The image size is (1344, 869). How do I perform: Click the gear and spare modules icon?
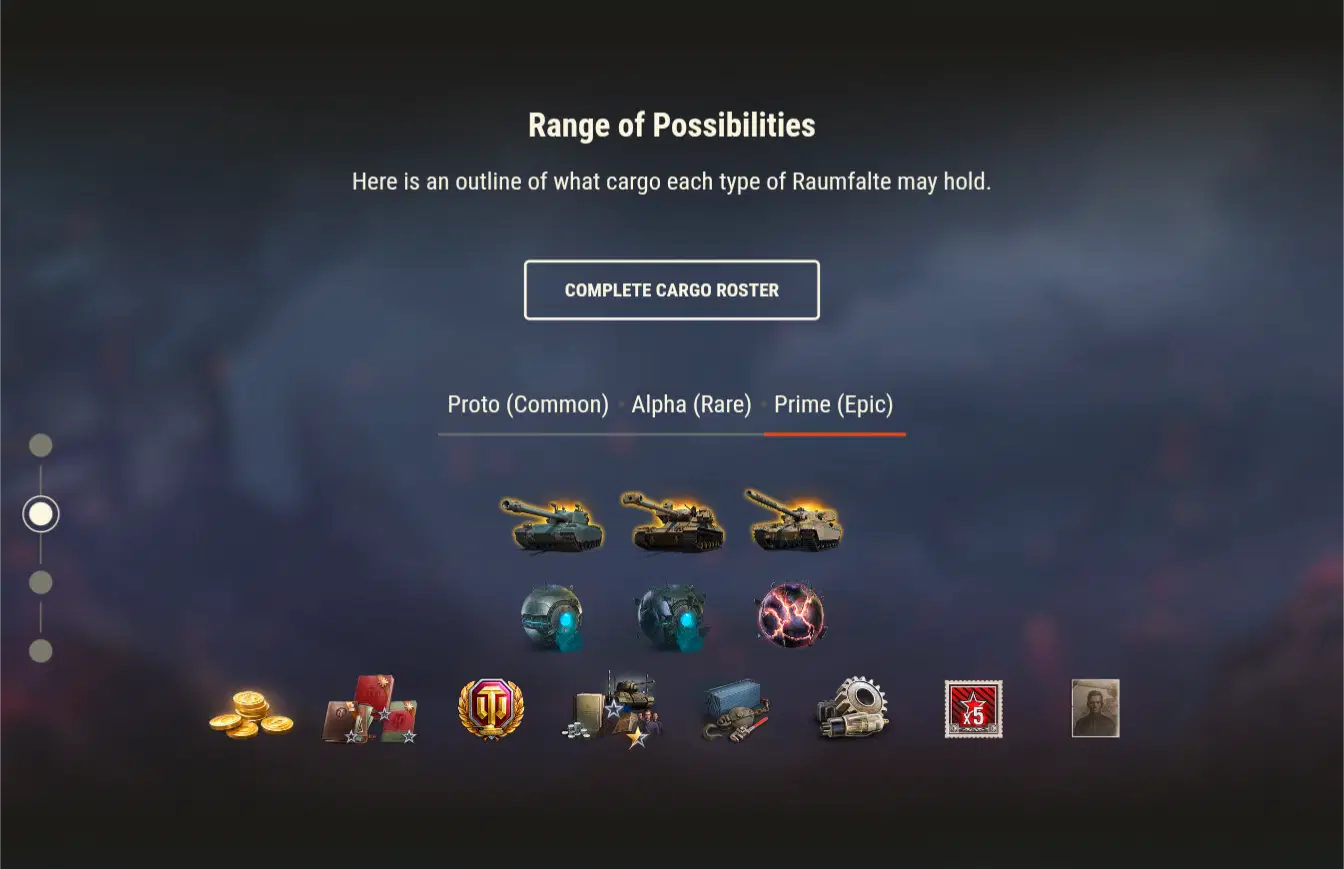(853, 710)
